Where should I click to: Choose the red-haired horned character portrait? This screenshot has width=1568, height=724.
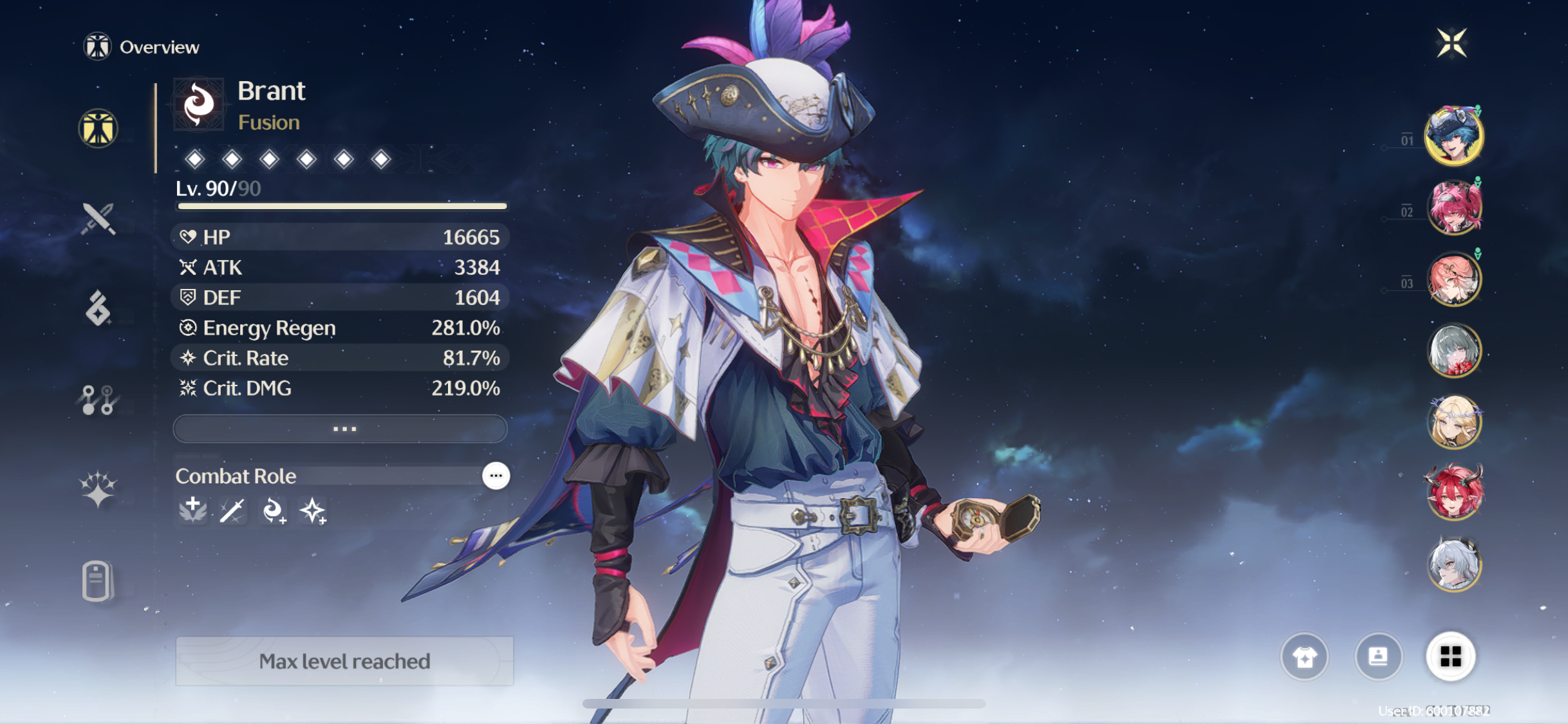(1454, 493)
